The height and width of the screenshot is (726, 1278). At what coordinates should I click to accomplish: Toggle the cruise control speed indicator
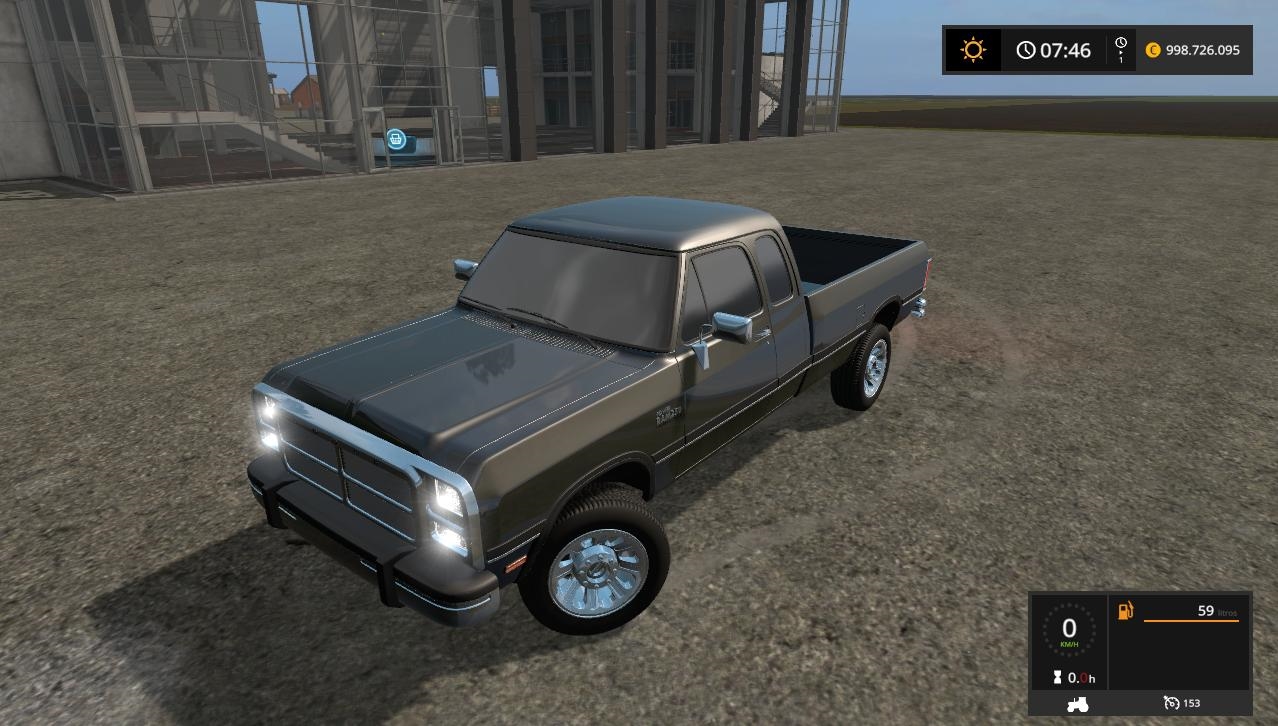coord(1181,704)
